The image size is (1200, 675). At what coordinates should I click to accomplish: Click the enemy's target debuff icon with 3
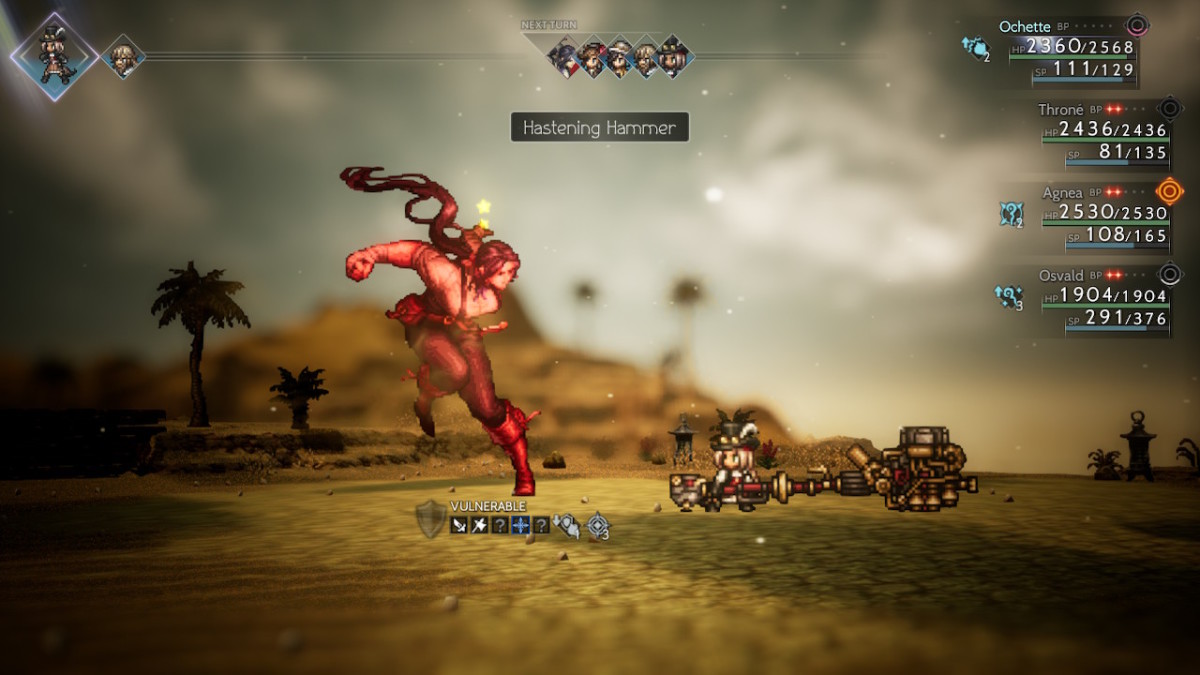[598, 525]
